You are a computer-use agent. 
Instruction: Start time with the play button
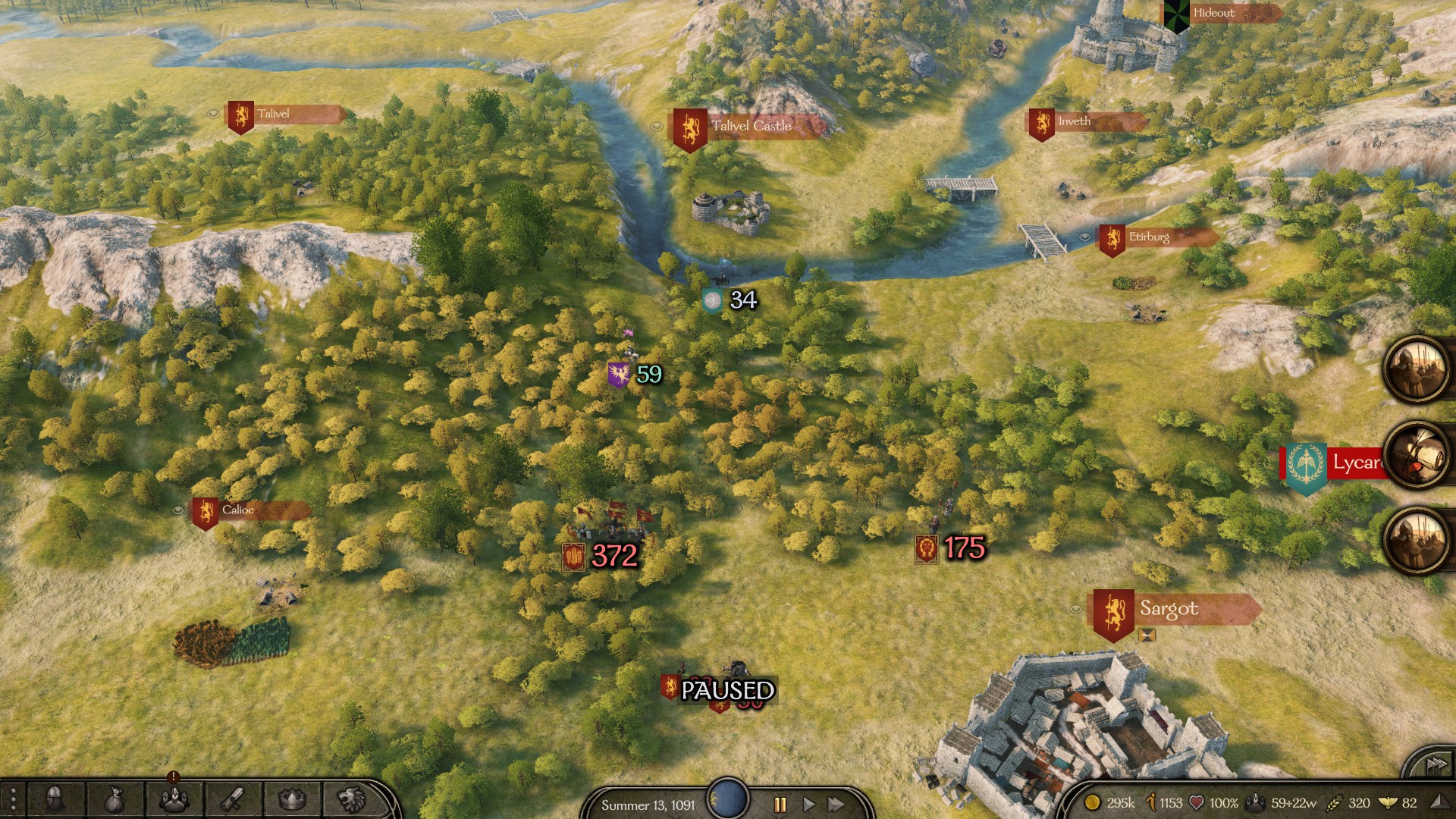(808, 805)
